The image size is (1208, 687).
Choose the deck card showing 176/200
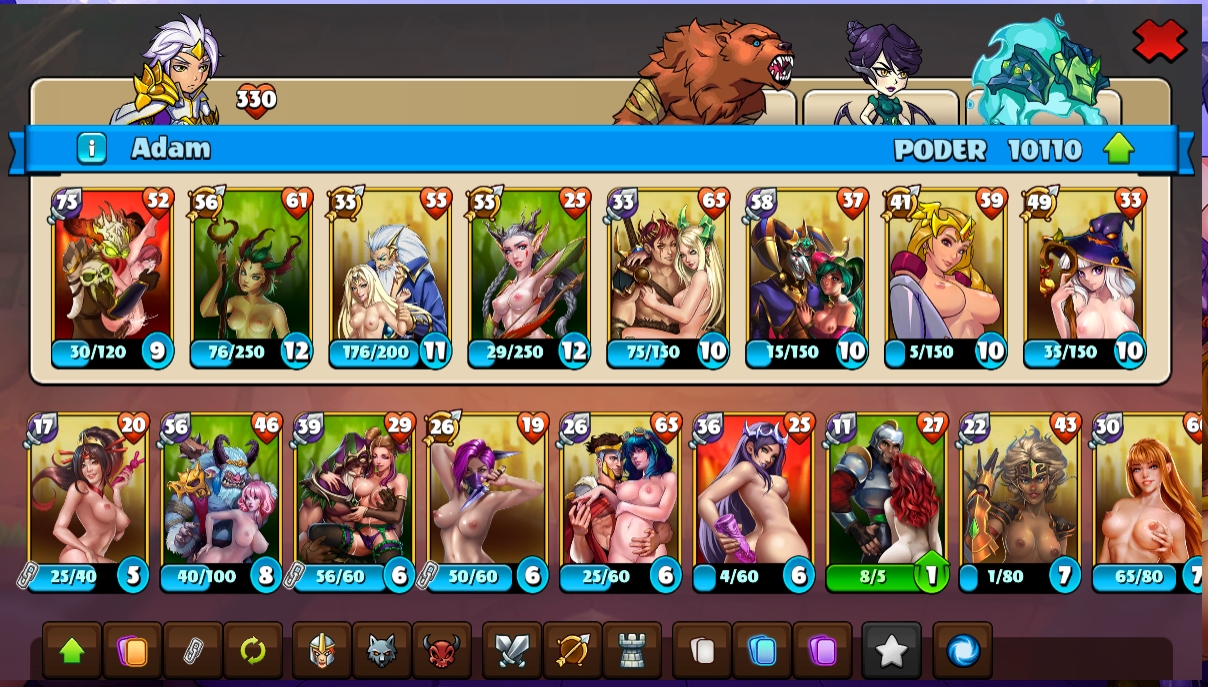pos(390,277)
